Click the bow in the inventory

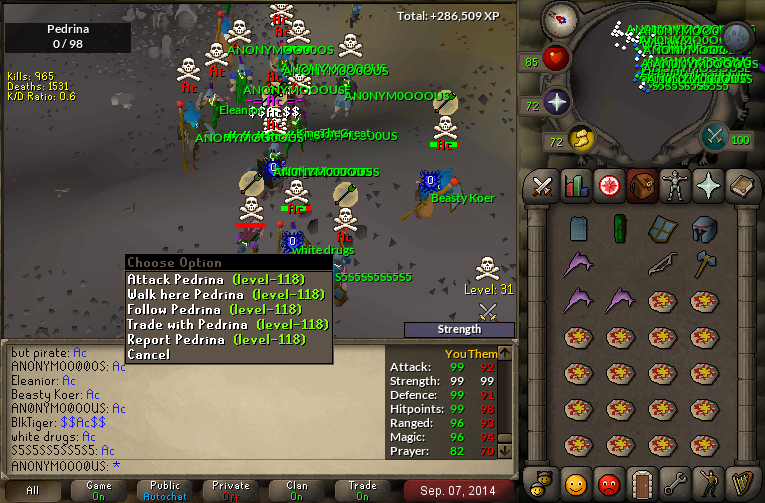point(661,265)
